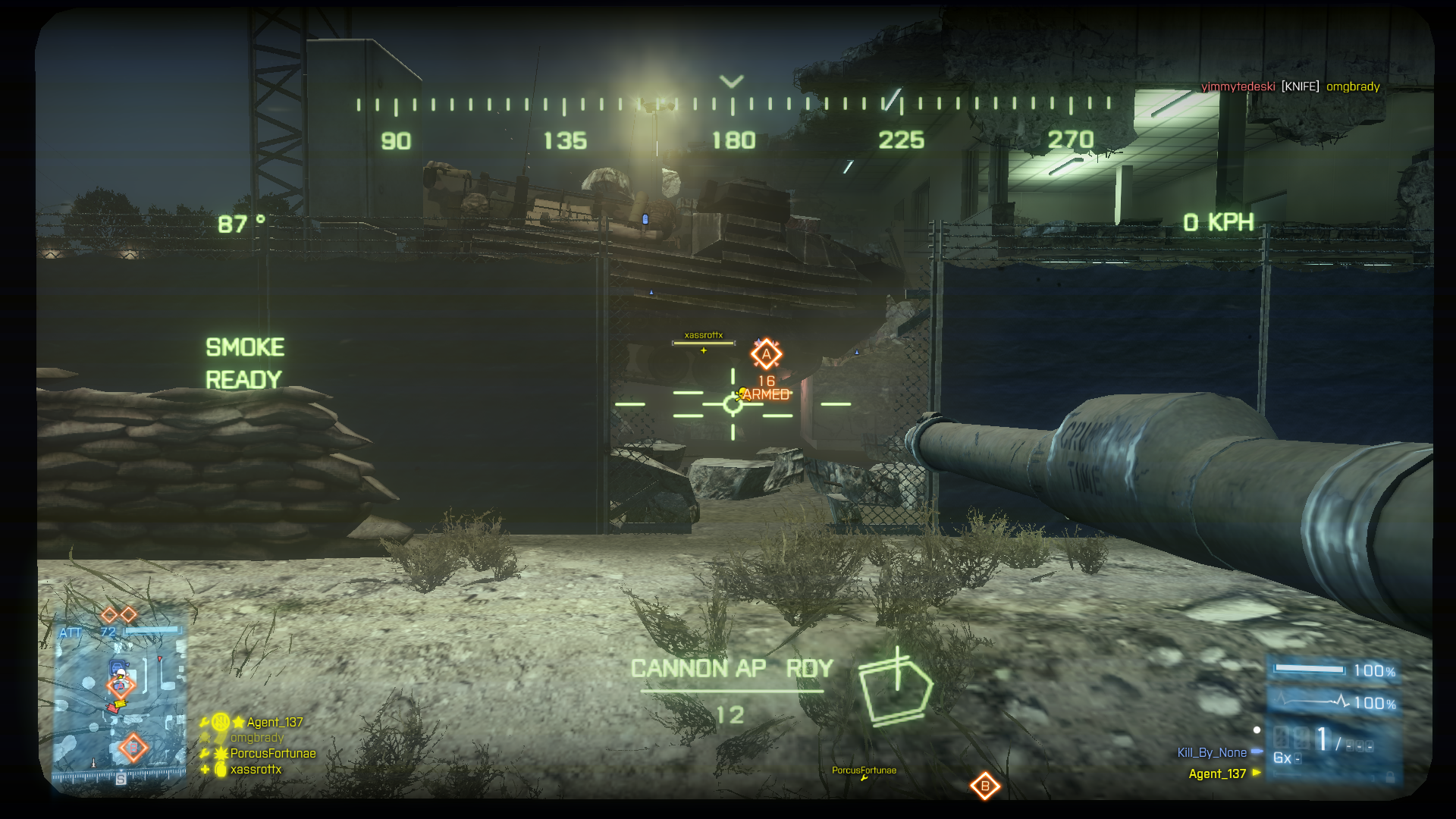Click the SMOKE READY countermeasure indicator
1456x819 pixels.
click(244, 363)
